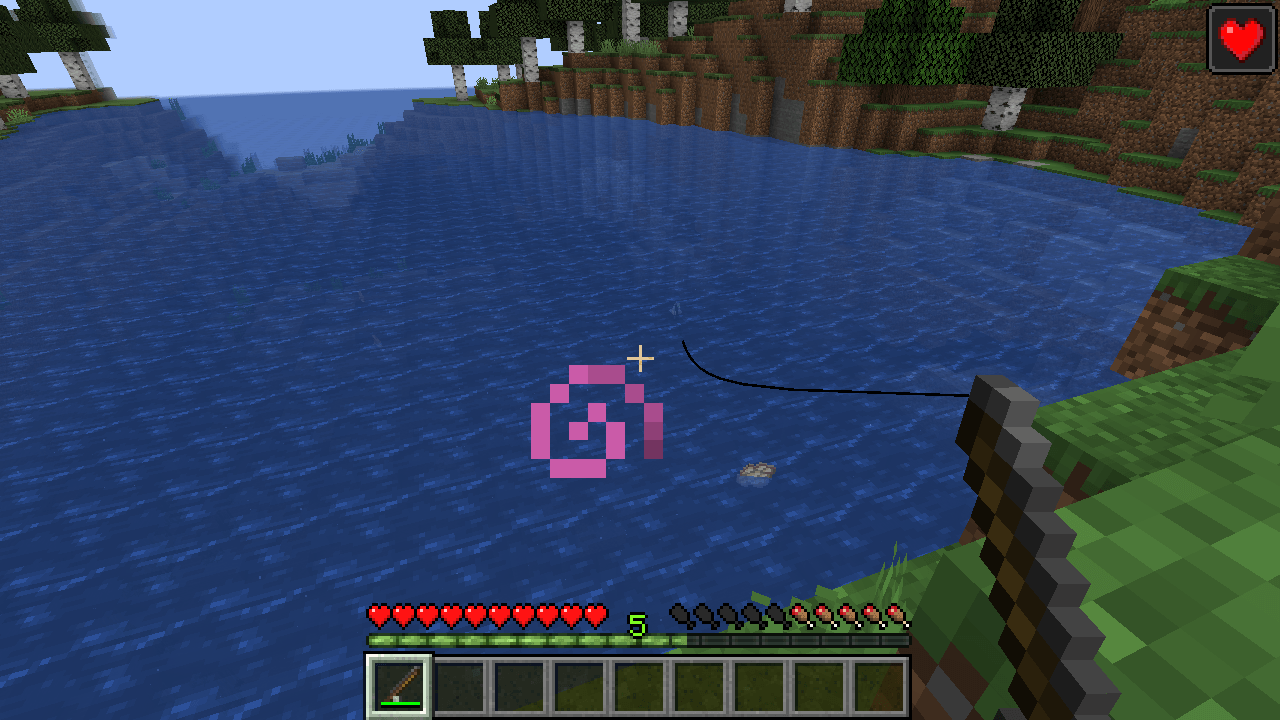Viewport: 1280px width, 720px height.
Task: Click the experience level number 5
Action: point(637,622)
